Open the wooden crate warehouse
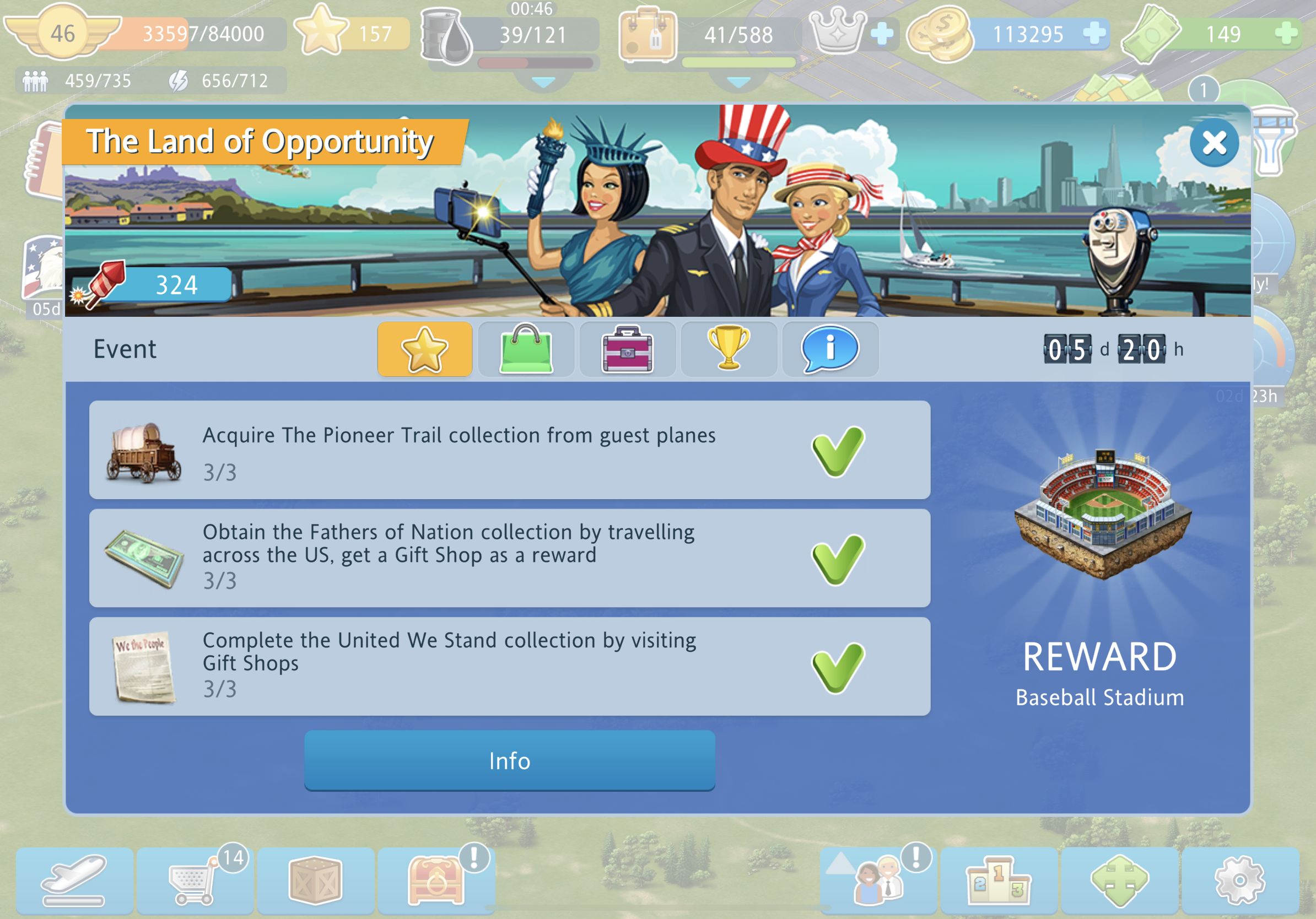 pyautogui.click(x=315, y=880)
